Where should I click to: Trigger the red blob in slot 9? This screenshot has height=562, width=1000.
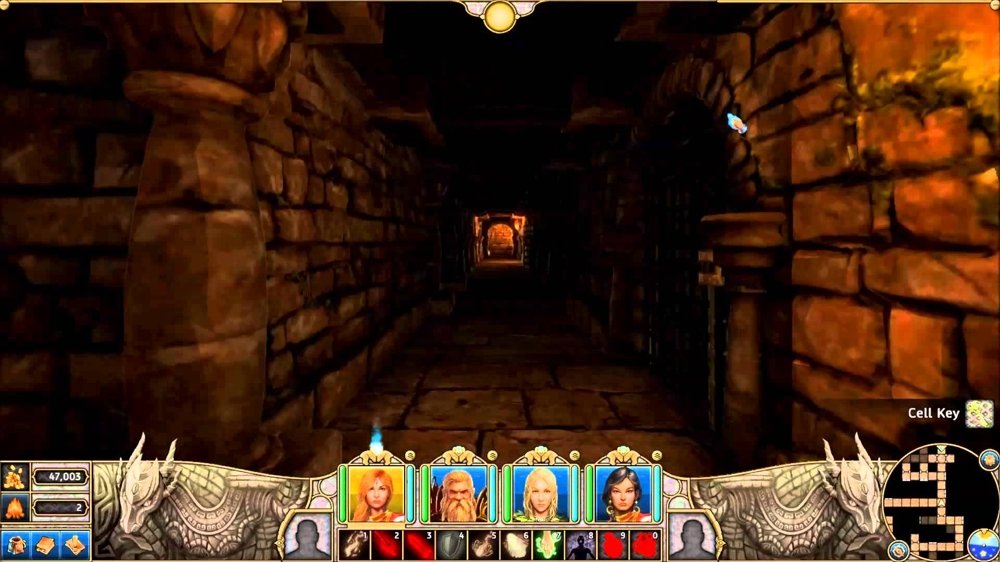tap(614, 545)
